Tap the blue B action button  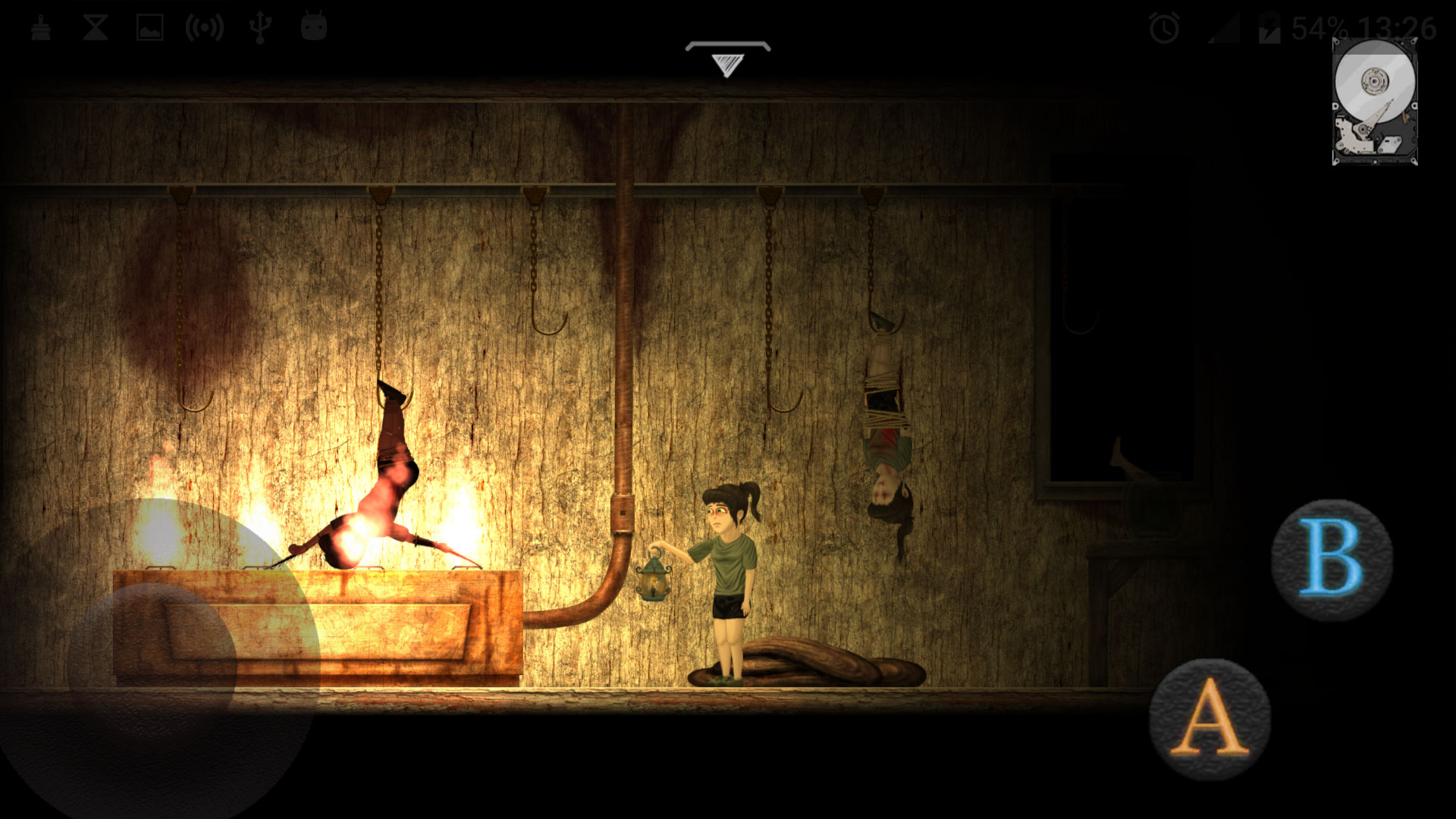click(x=1332, y=560)
